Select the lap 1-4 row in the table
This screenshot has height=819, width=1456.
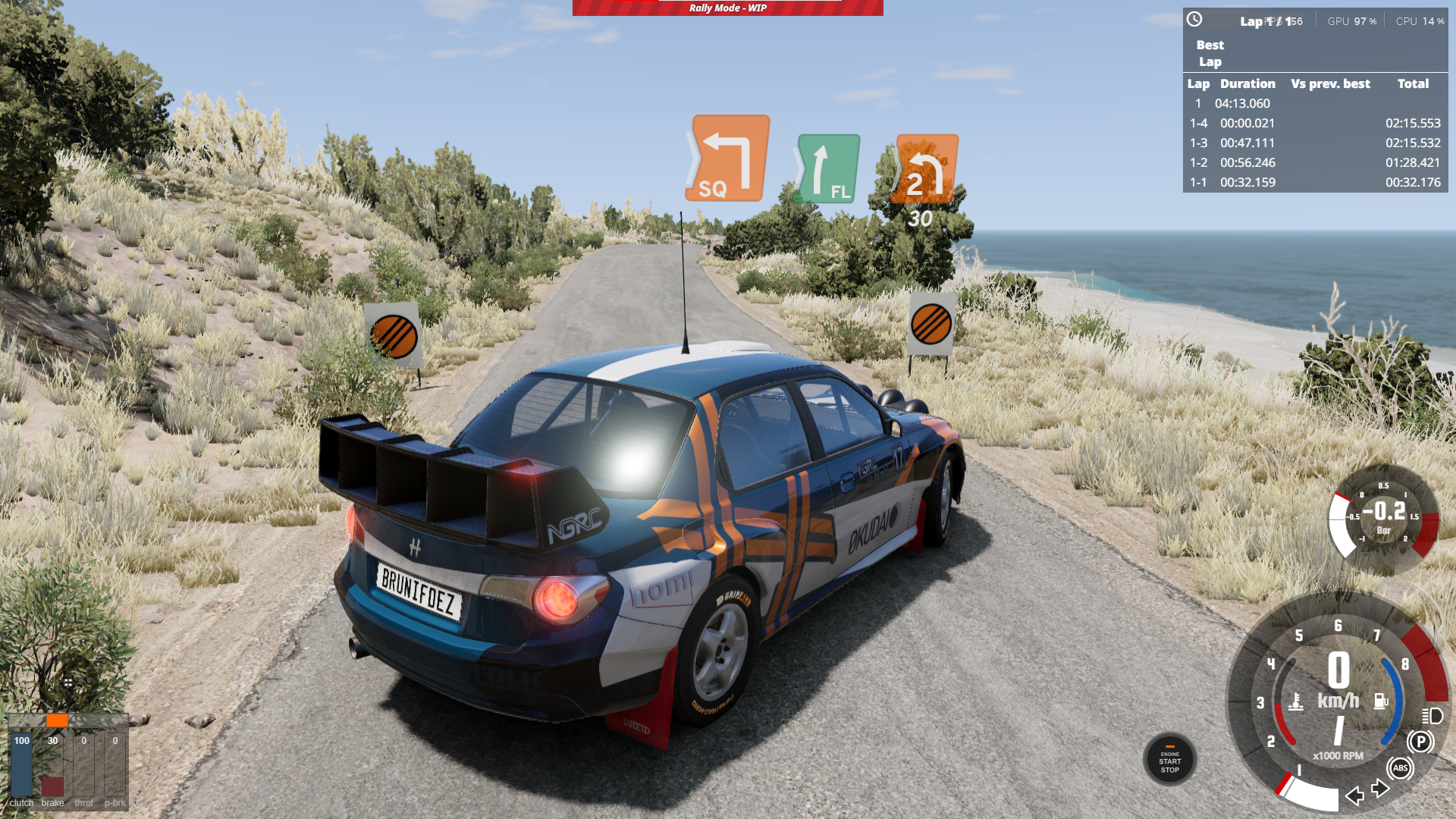1315,124
